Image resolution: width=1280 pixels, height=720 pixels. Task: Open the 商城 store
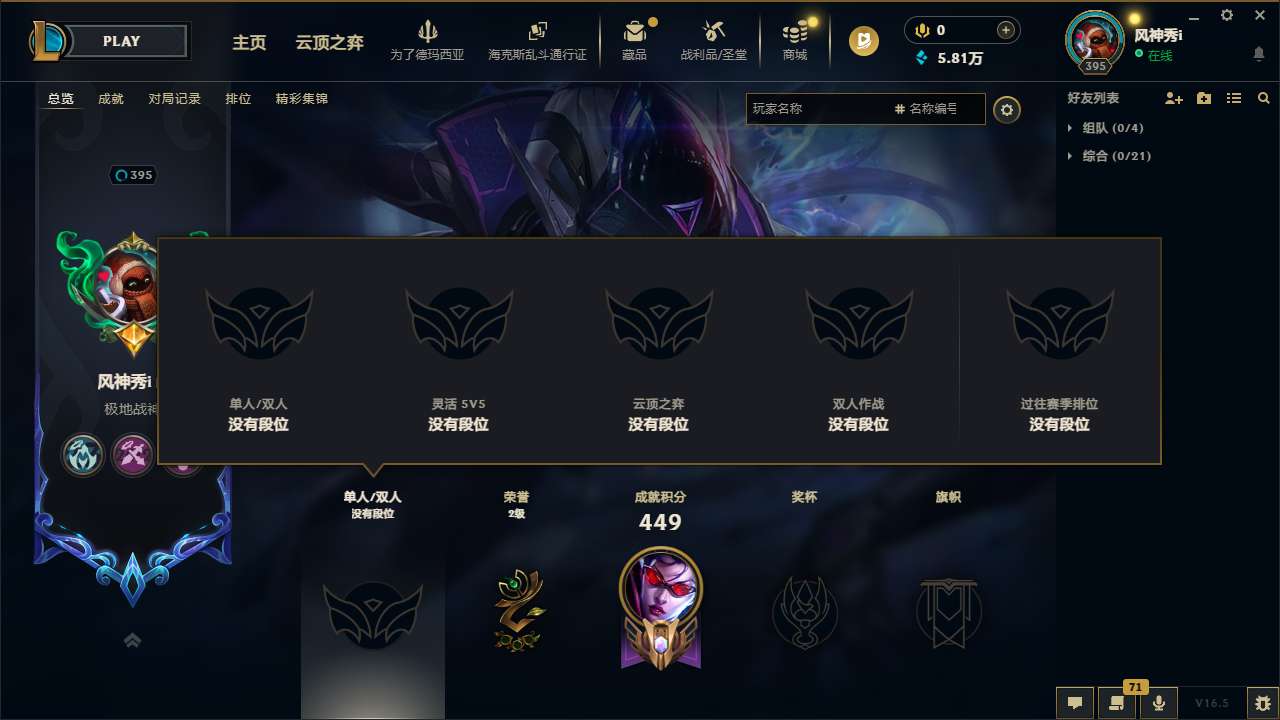(795, 40)
